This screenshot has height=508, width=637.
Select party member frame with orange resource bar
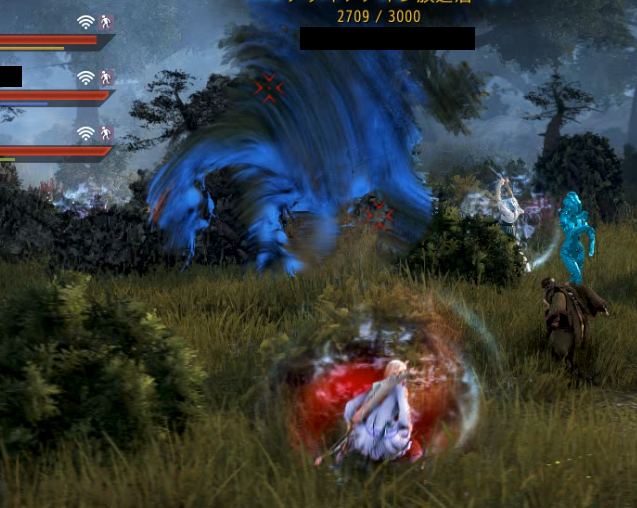coord(50,41)
